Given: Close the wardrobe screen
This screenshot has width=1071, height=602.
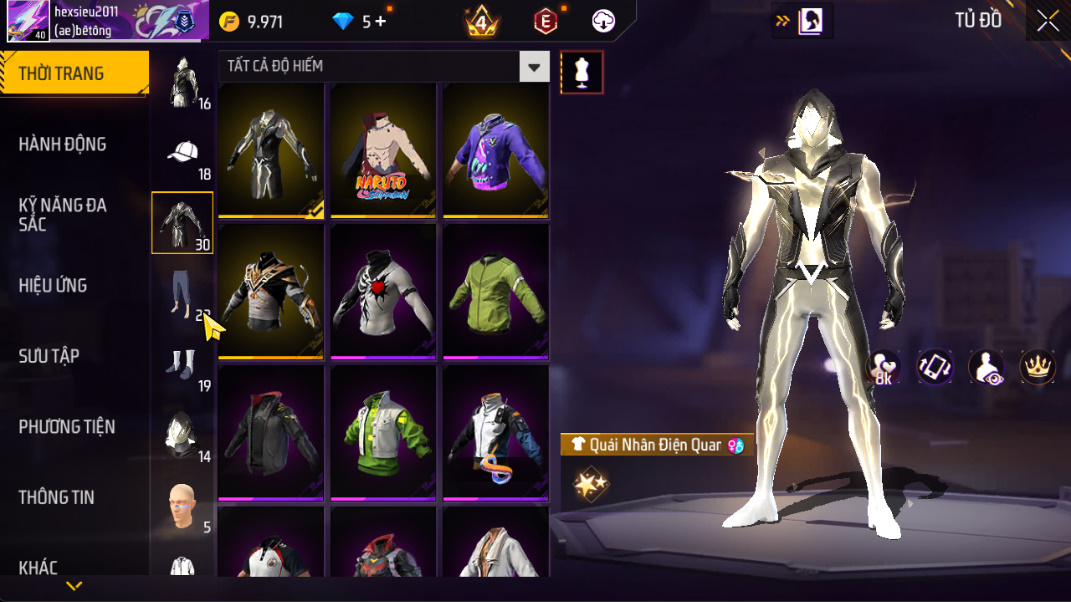Looking at the screenshot, I should click(x=1047, y=21).
